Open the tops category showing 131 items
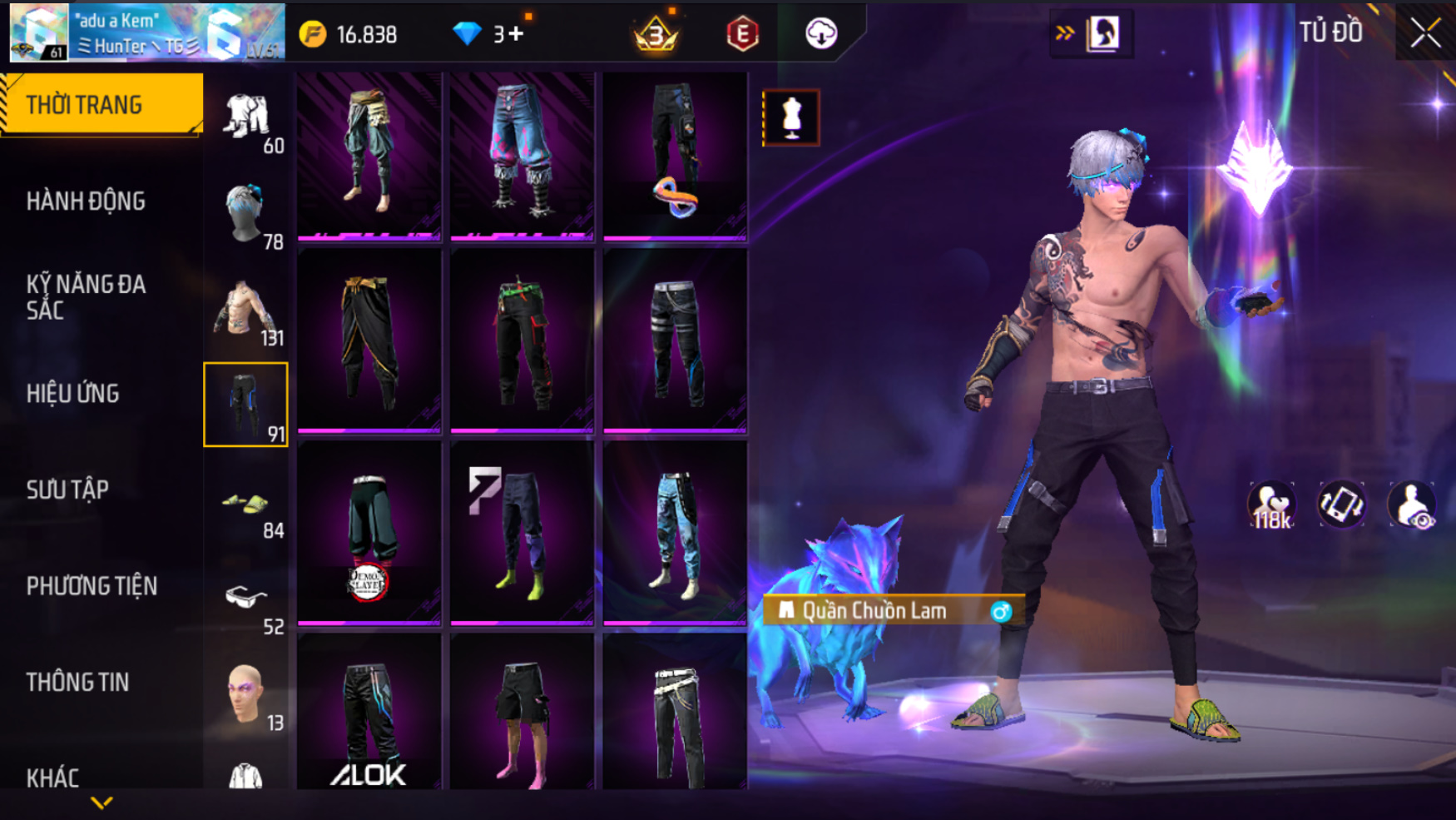The image size is (1456, 820). tap(246, 311)
